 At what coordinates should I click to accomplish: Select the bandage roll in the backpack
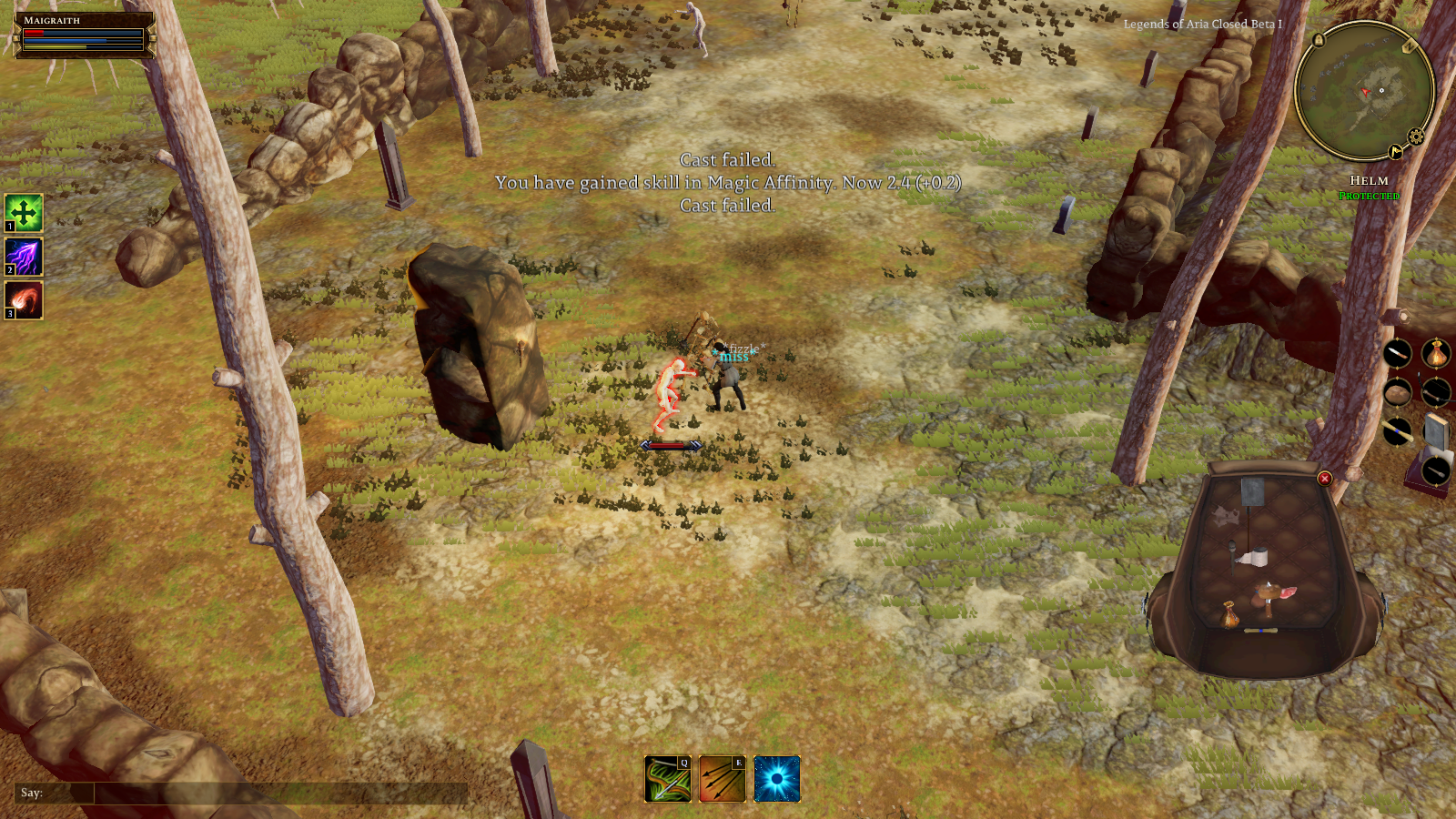point(1257,556)
